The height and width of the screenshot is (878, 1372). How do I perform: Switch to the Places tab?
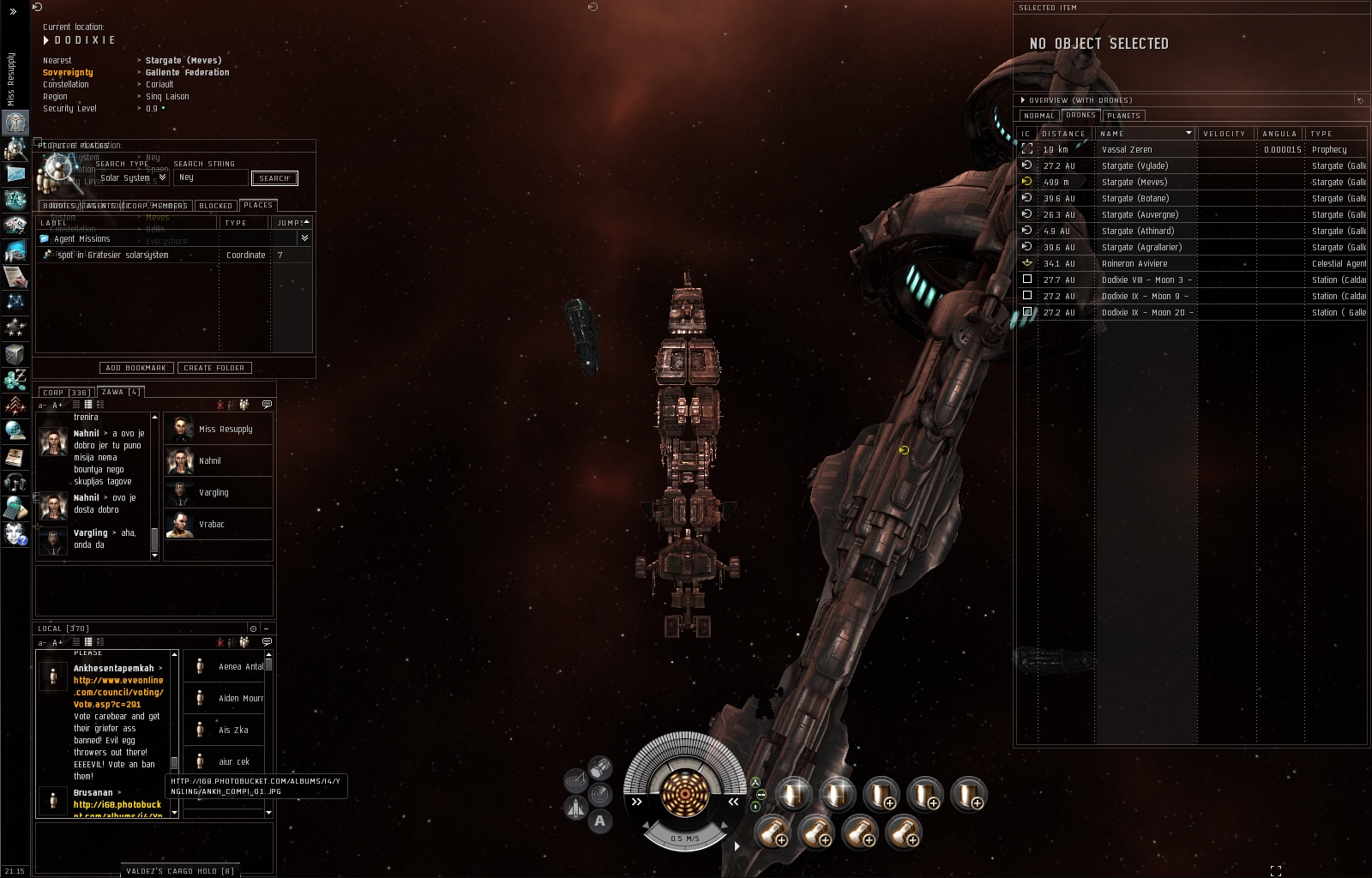click(257, 205)
